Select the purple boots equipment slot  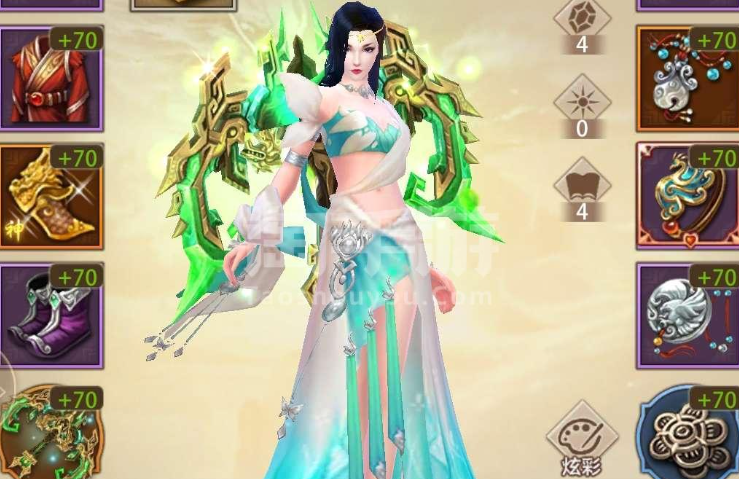(x=50, y=314)
